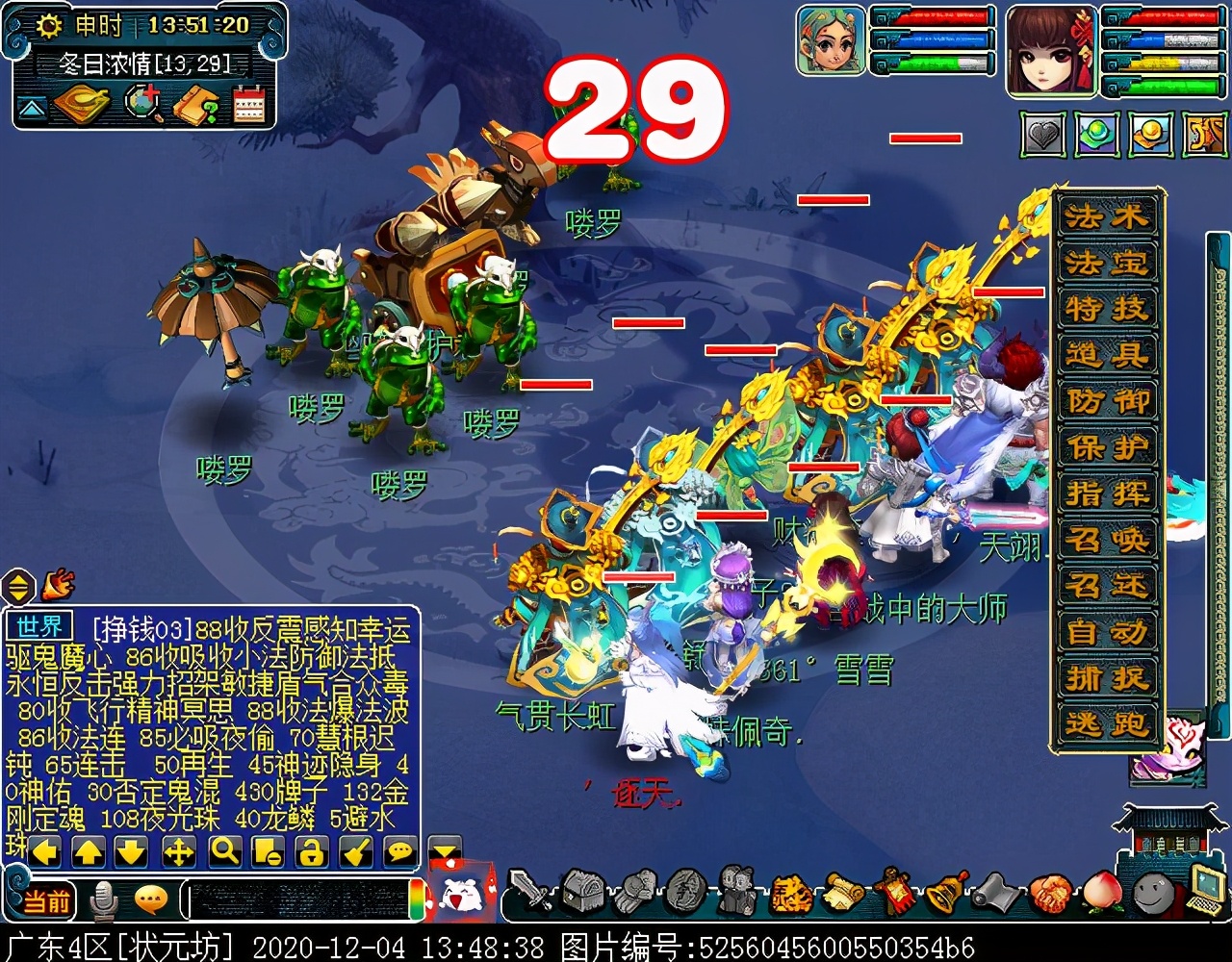The width and height of the screenshot is (1232, 962).
Task: Select the 捕捉 capture command
Action: point(1107,678)
